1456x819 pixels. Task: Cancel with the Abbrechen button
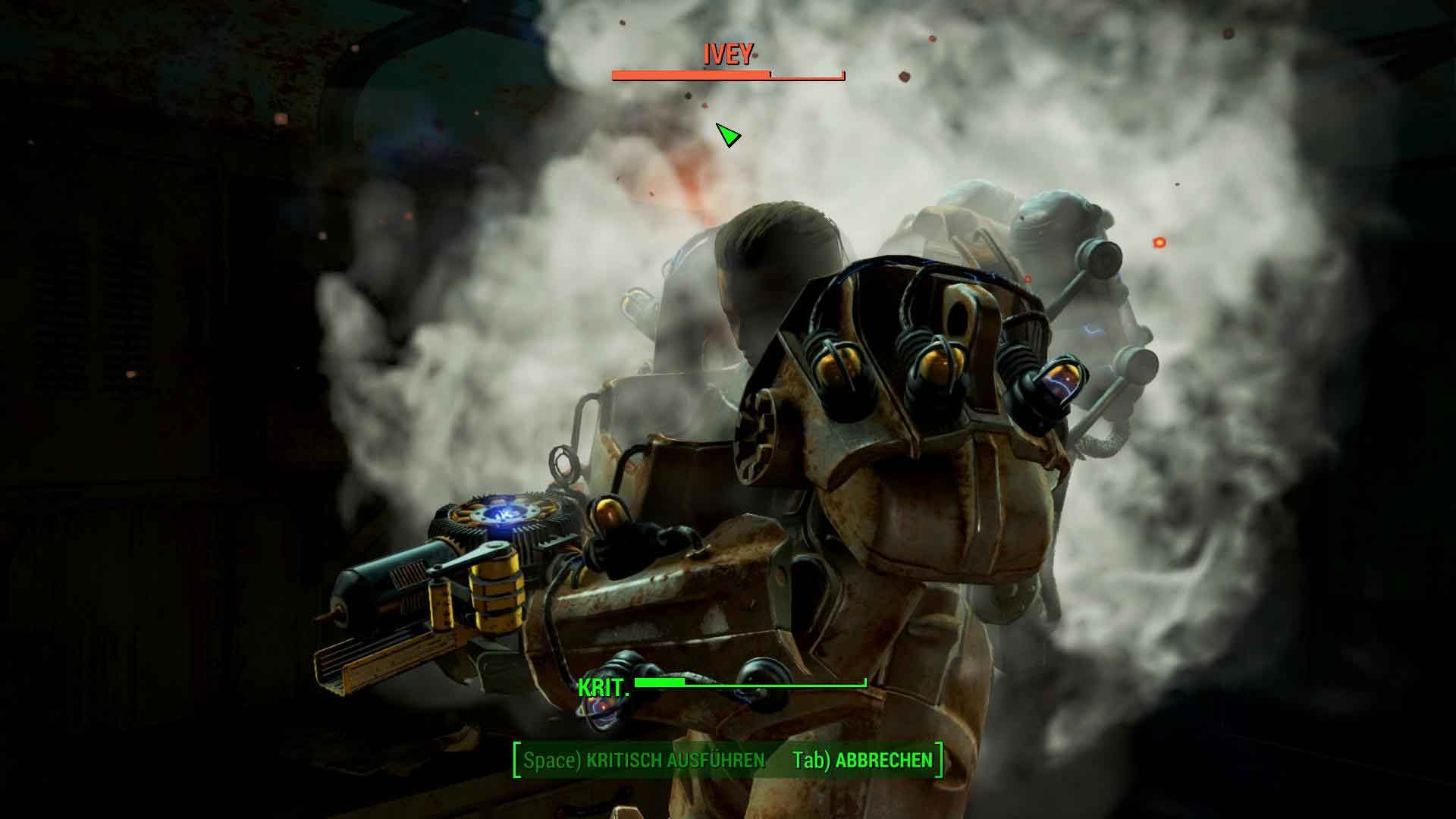tap(863, 761)
